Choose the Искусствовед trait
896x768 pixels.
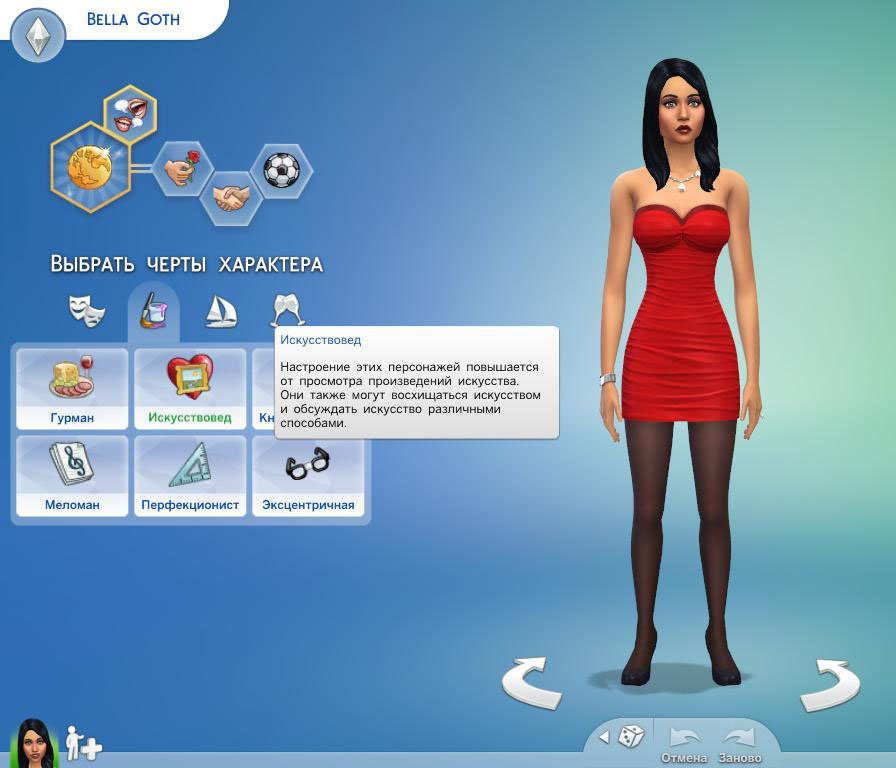pos(190,389)
